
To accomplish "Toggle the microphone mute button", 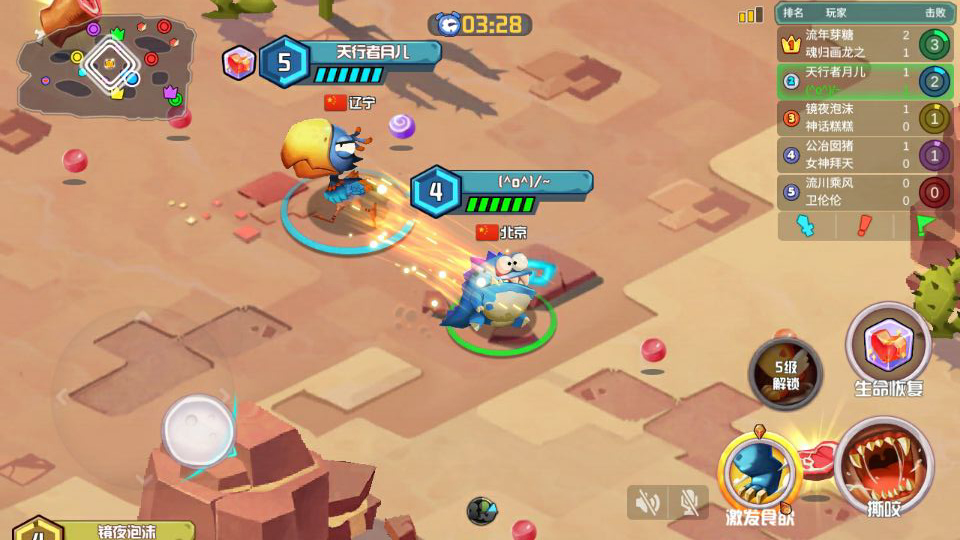I will 688,502.
